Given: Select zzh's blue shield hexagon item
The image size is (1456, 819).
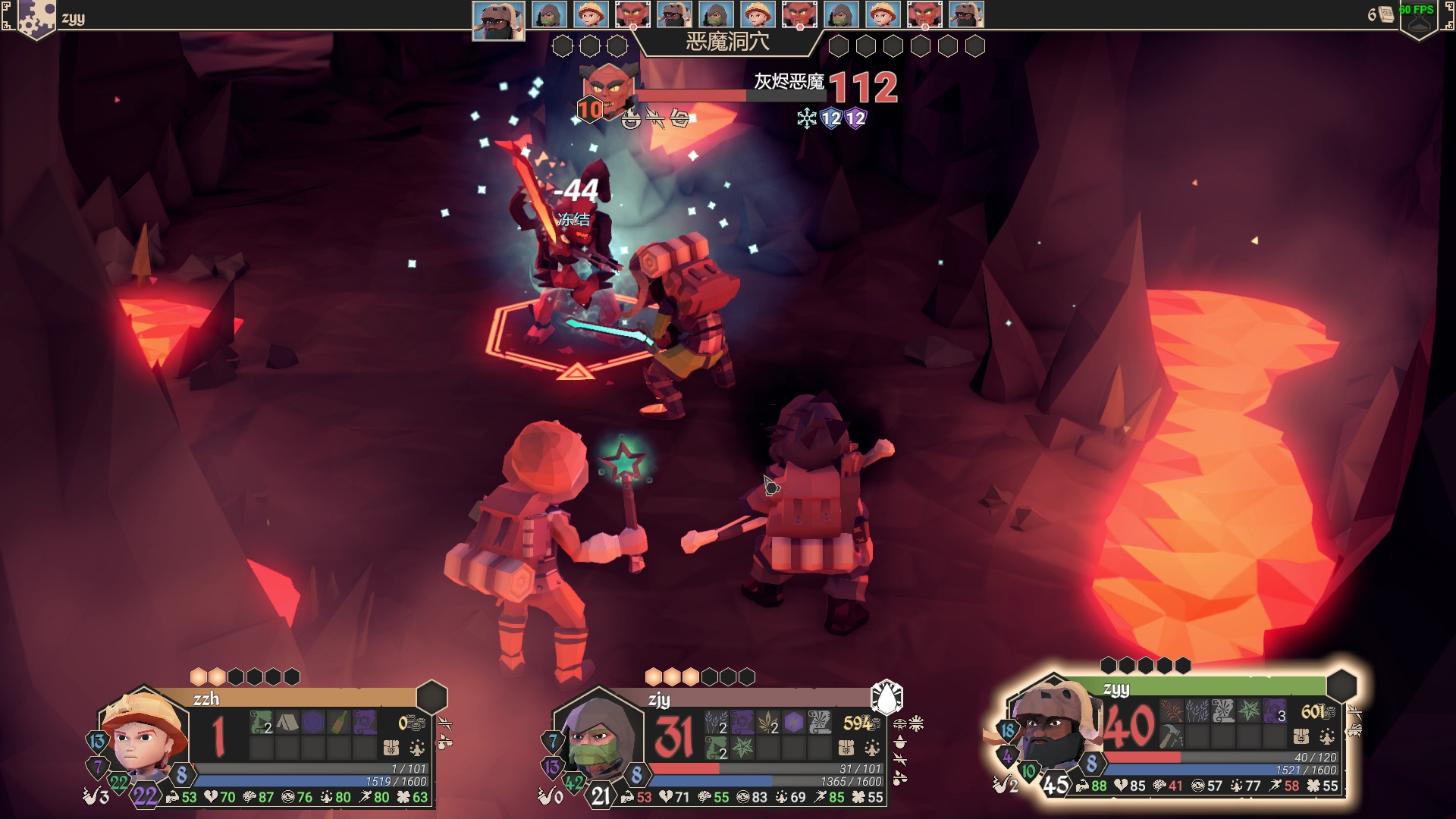Looking at the screenshot, I should [x=313, y=723].
